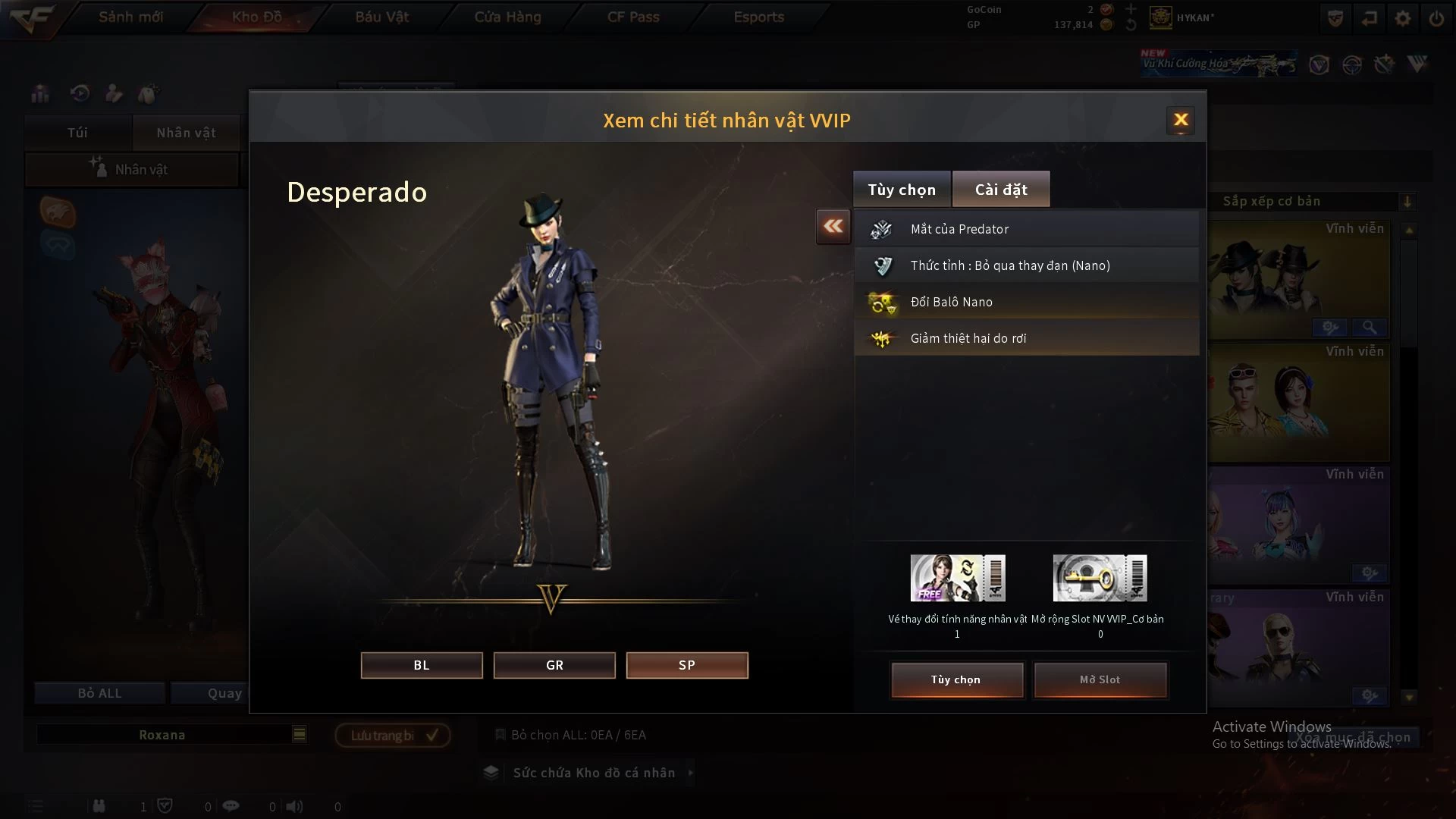Screen dimensions: 1456x819
Task: Select the character feature change ticket thumbnail
Action: point(958,578)
